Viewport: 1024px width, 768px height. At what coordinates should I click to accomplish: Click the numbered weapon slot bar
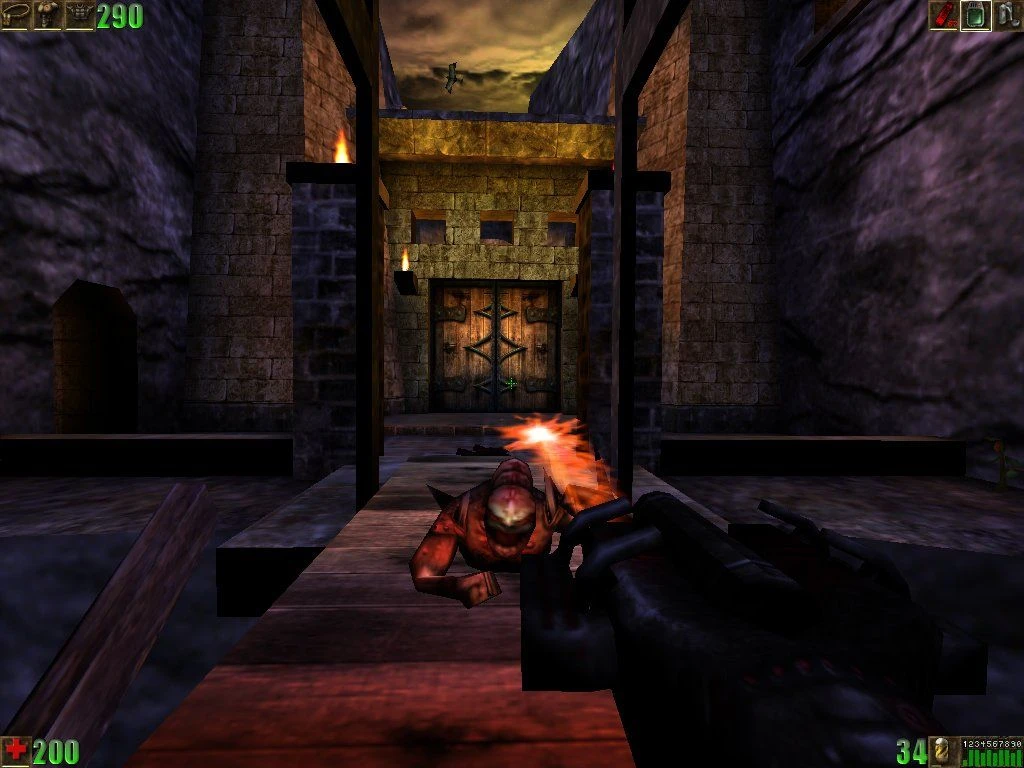[991, 751]
